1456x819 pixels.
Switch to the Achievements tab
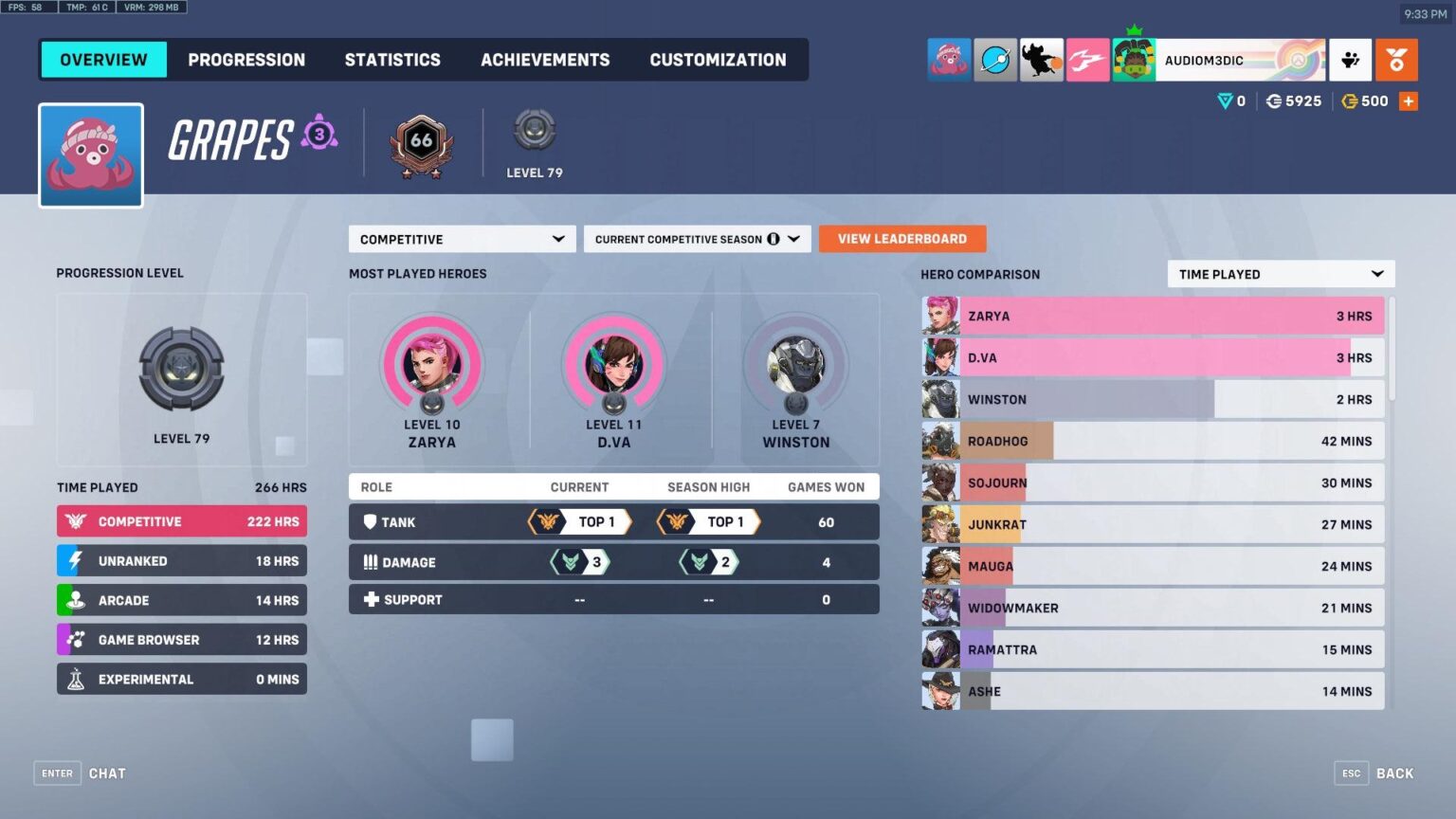pyautogui.click(x=545, y=59)
